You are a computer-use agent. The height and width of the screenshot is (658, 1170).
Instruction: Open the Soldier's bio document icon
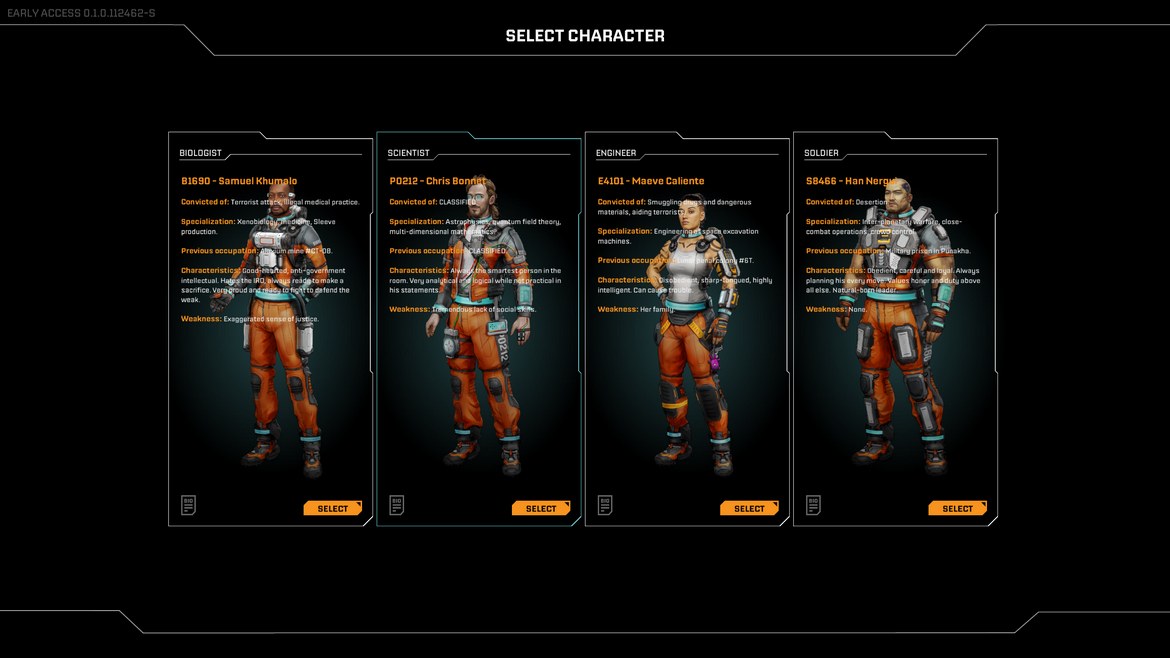click(x=812, y=505)
